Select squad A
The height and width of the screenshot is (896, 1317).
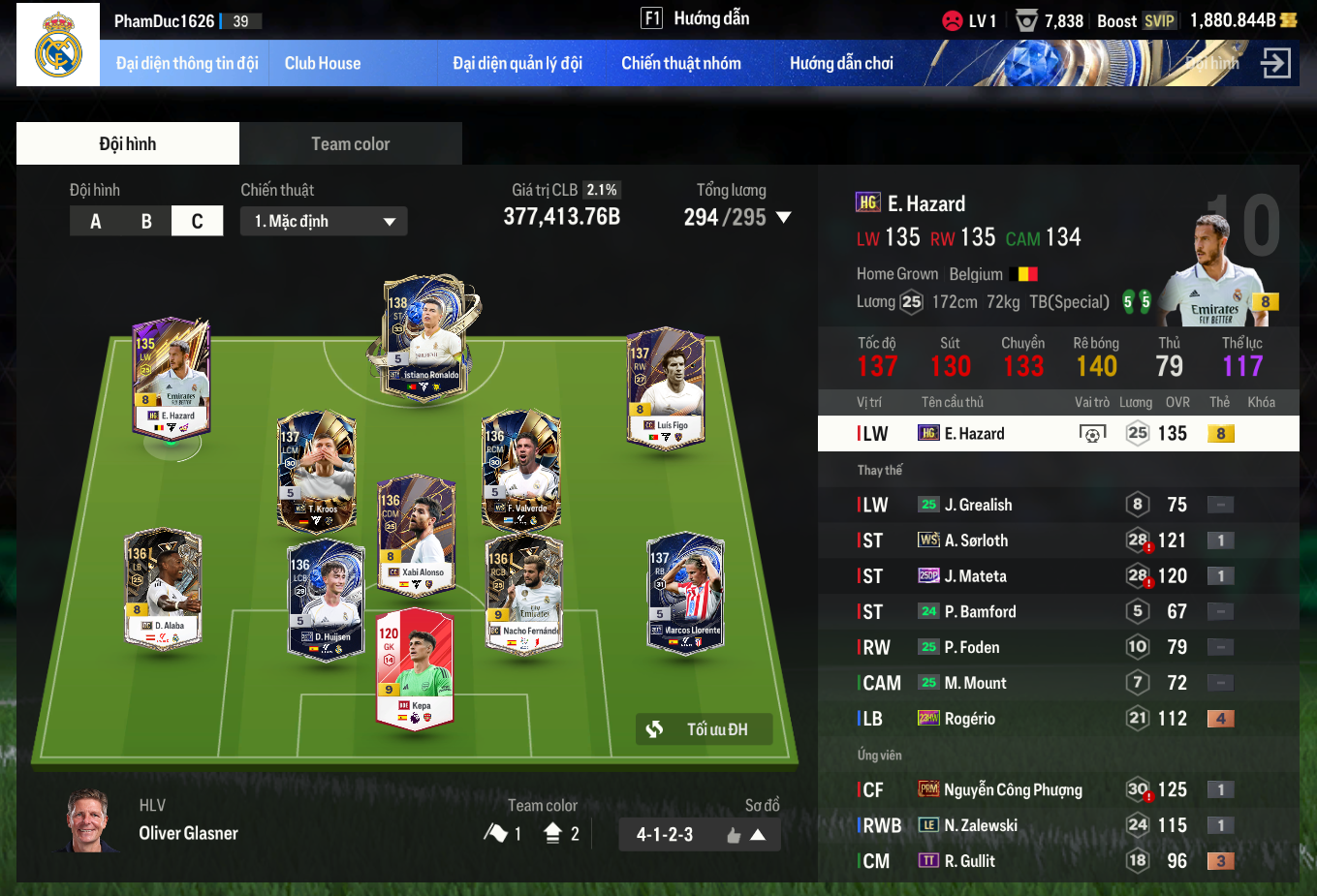point(95,222)
